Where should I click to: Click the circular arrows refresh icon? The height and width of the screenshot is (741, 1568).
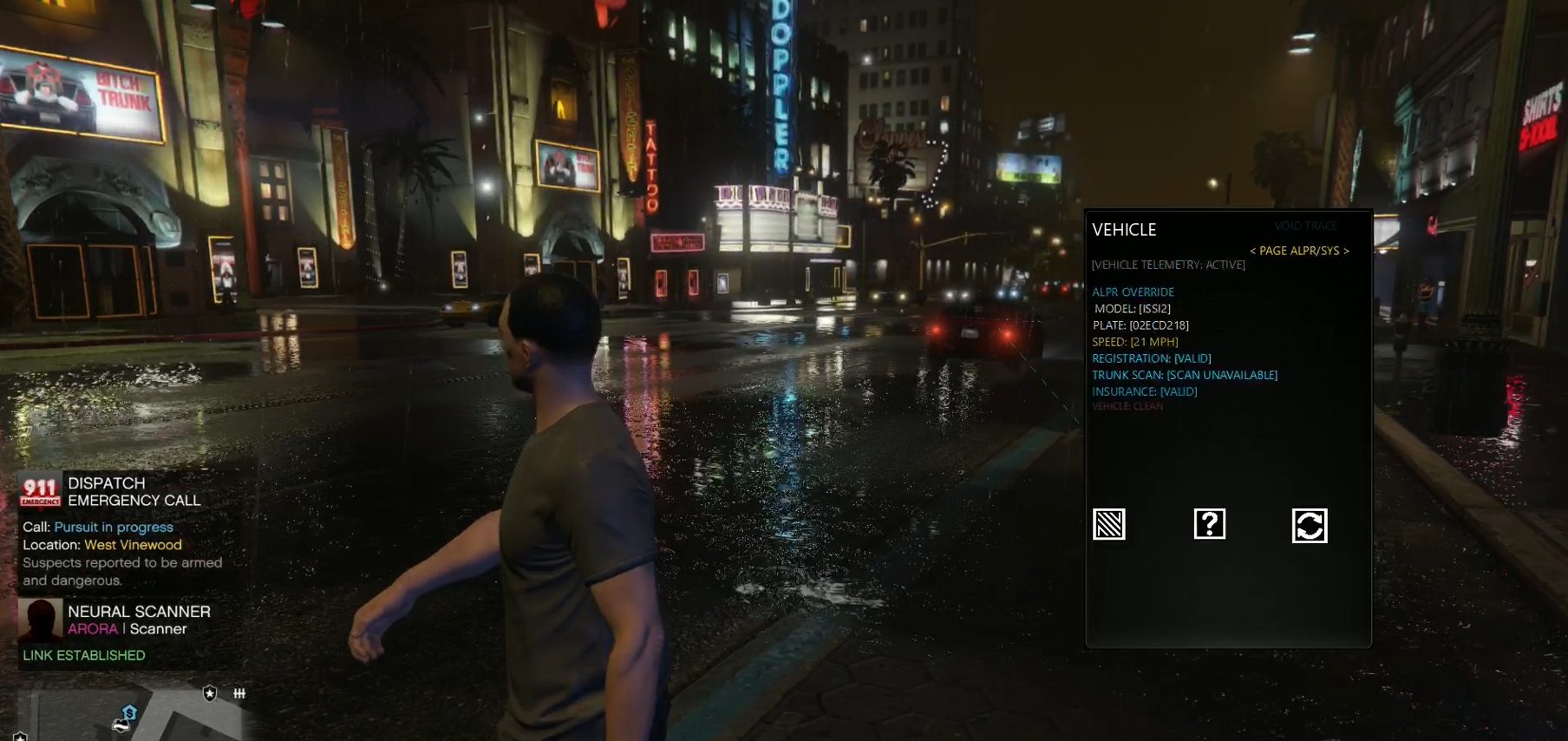click(1310, 525)
